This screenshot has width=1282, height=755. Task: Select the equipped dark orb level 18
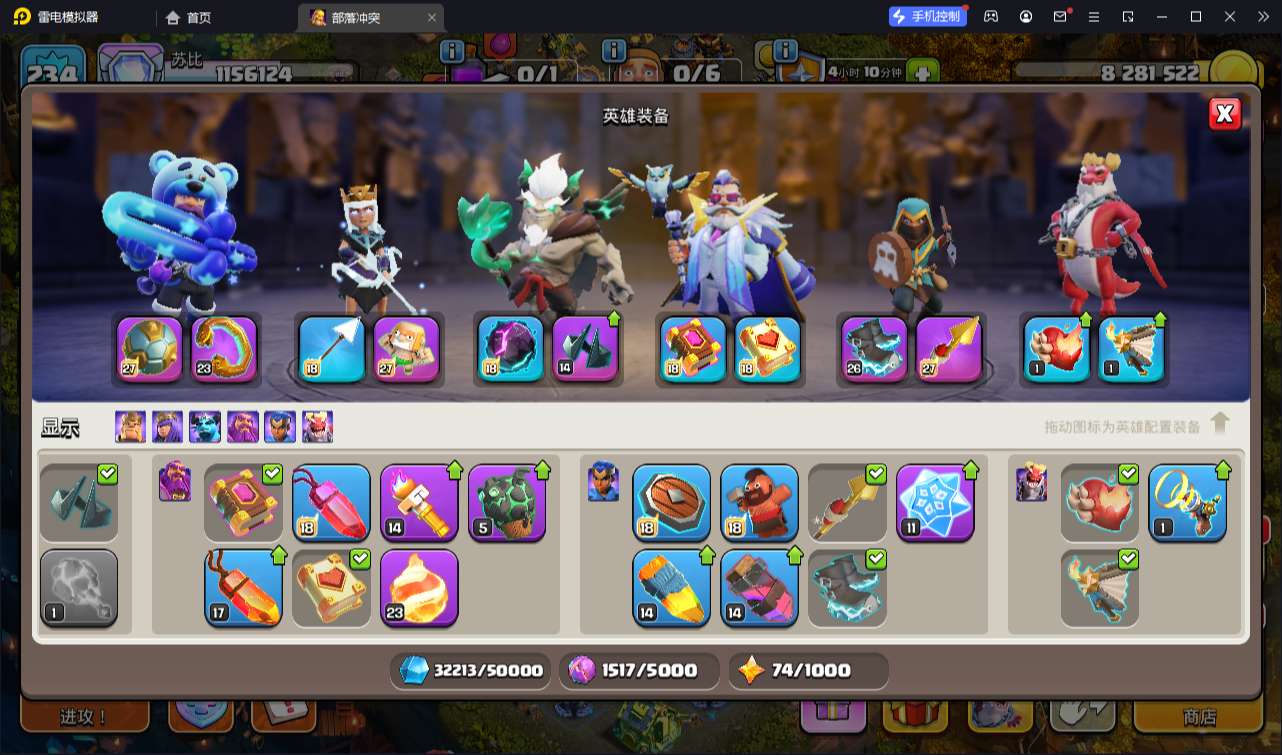click(x=510, y=349)
